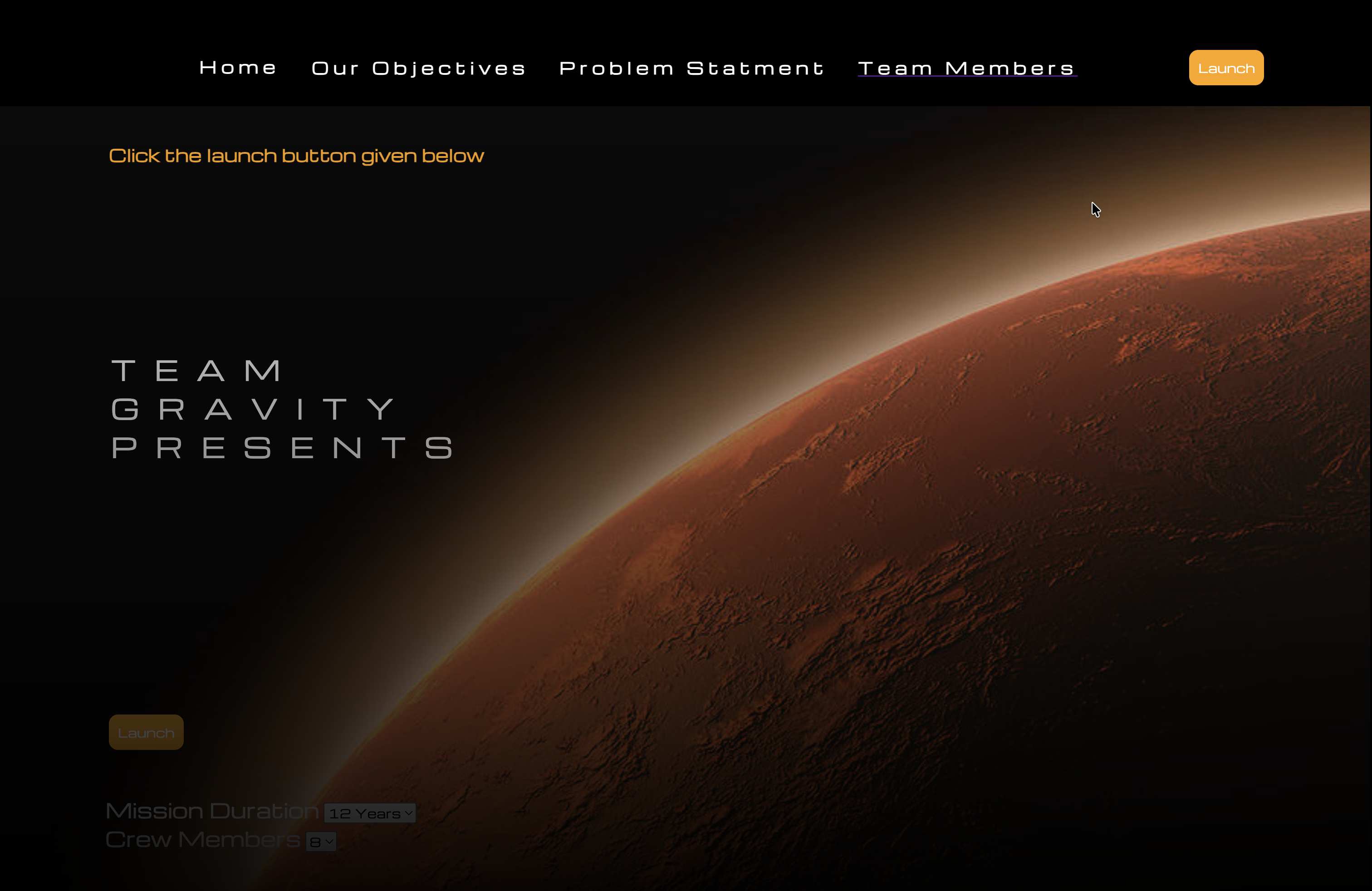Change the 12 Years mission duration value
This screenshot has width=1372, height=891.
click(369, 813)
